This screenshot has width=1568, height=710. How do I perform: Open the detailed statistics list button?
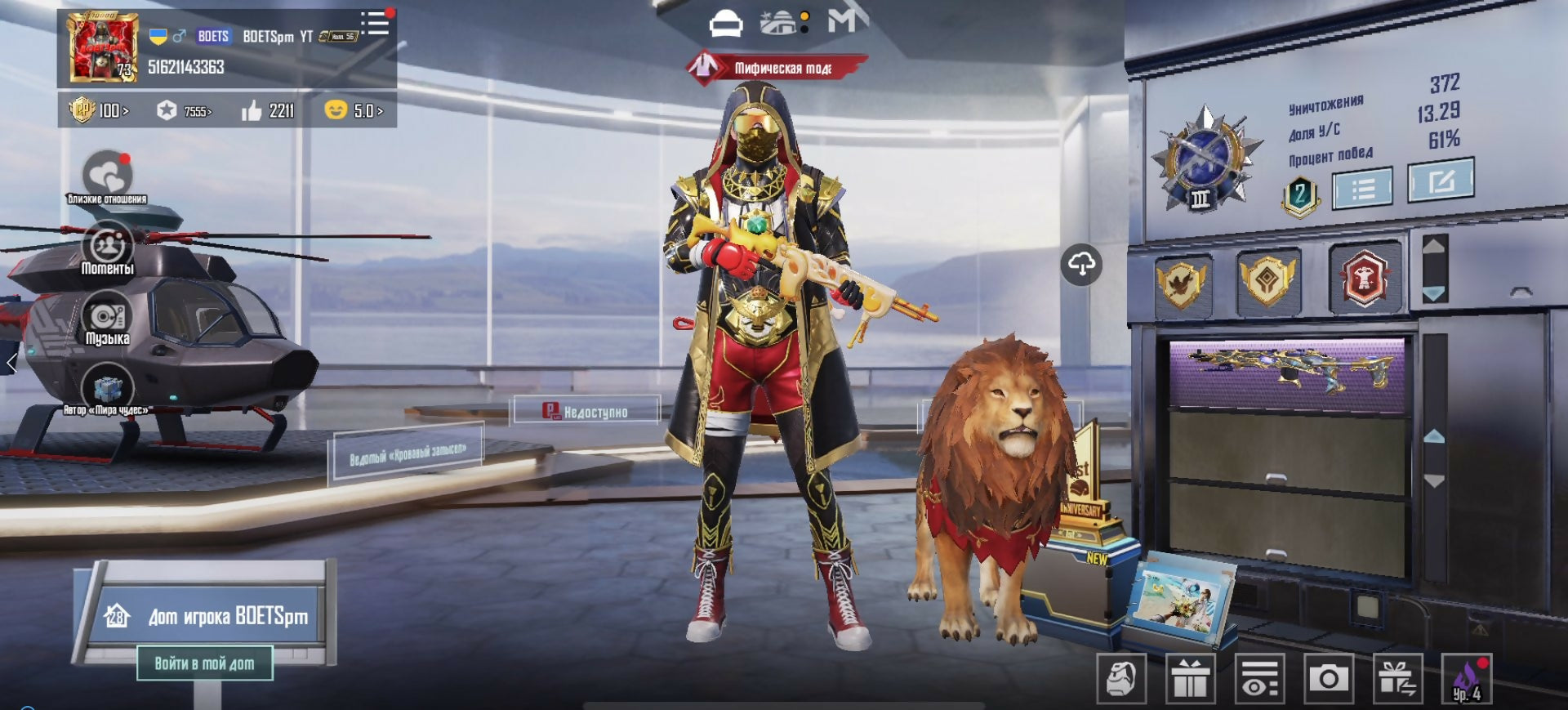click(1362, 189)
